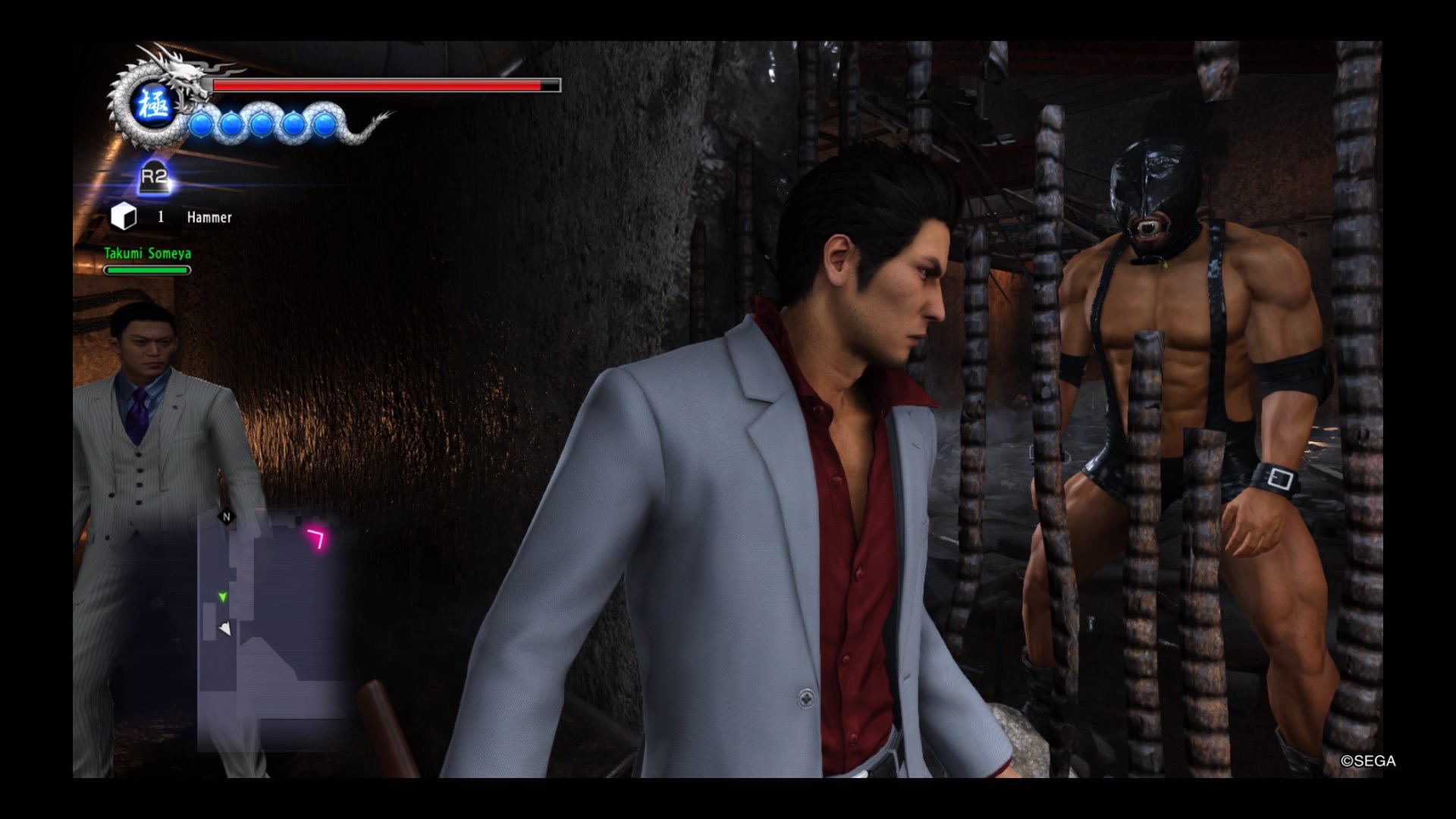Select the pink objective marker on minimap
The image size is (1456, 819).
pos(317,538)
